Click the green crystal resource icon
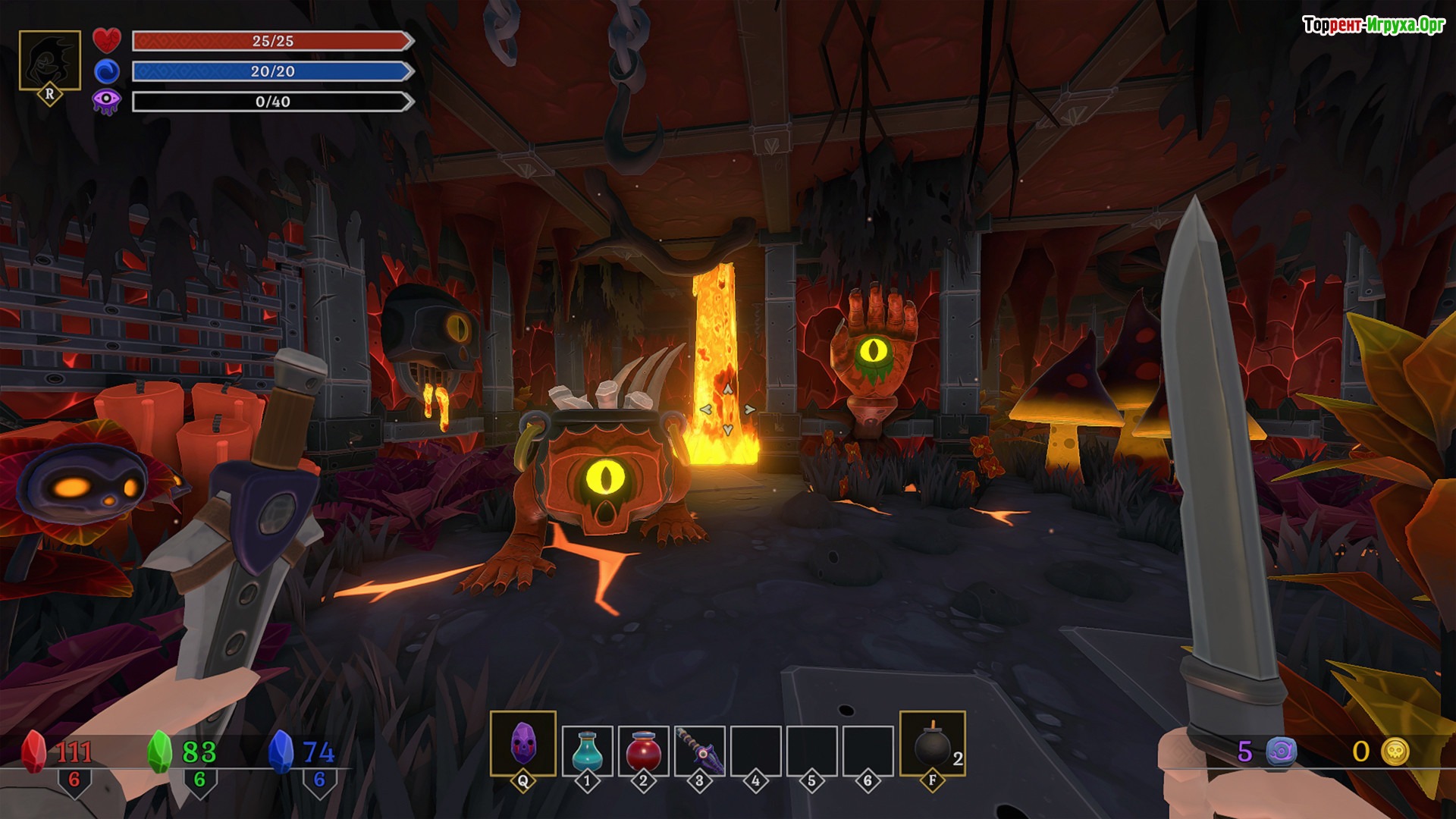Screen dimensions: 1456x819 [159, 752]
